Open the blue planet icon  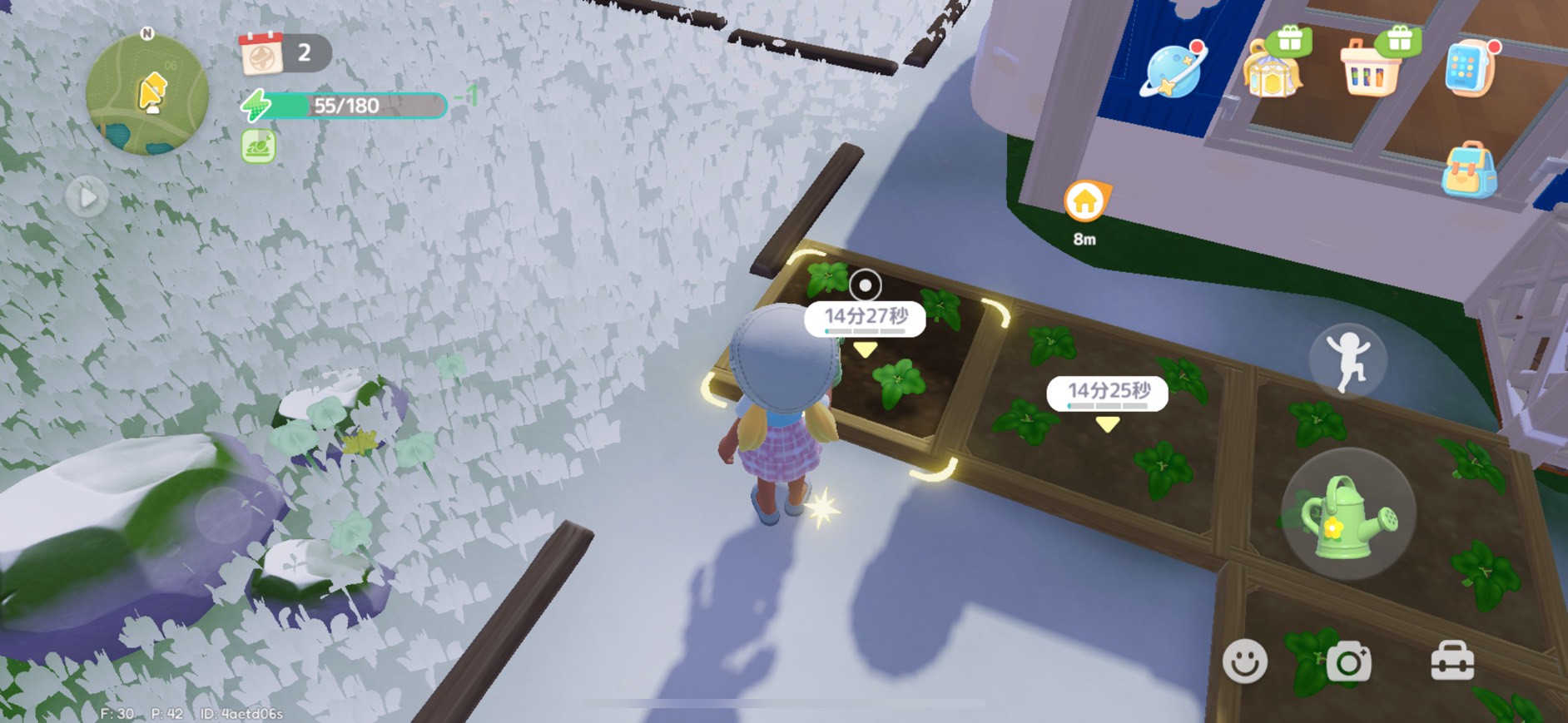click(x=1173, y=69)
